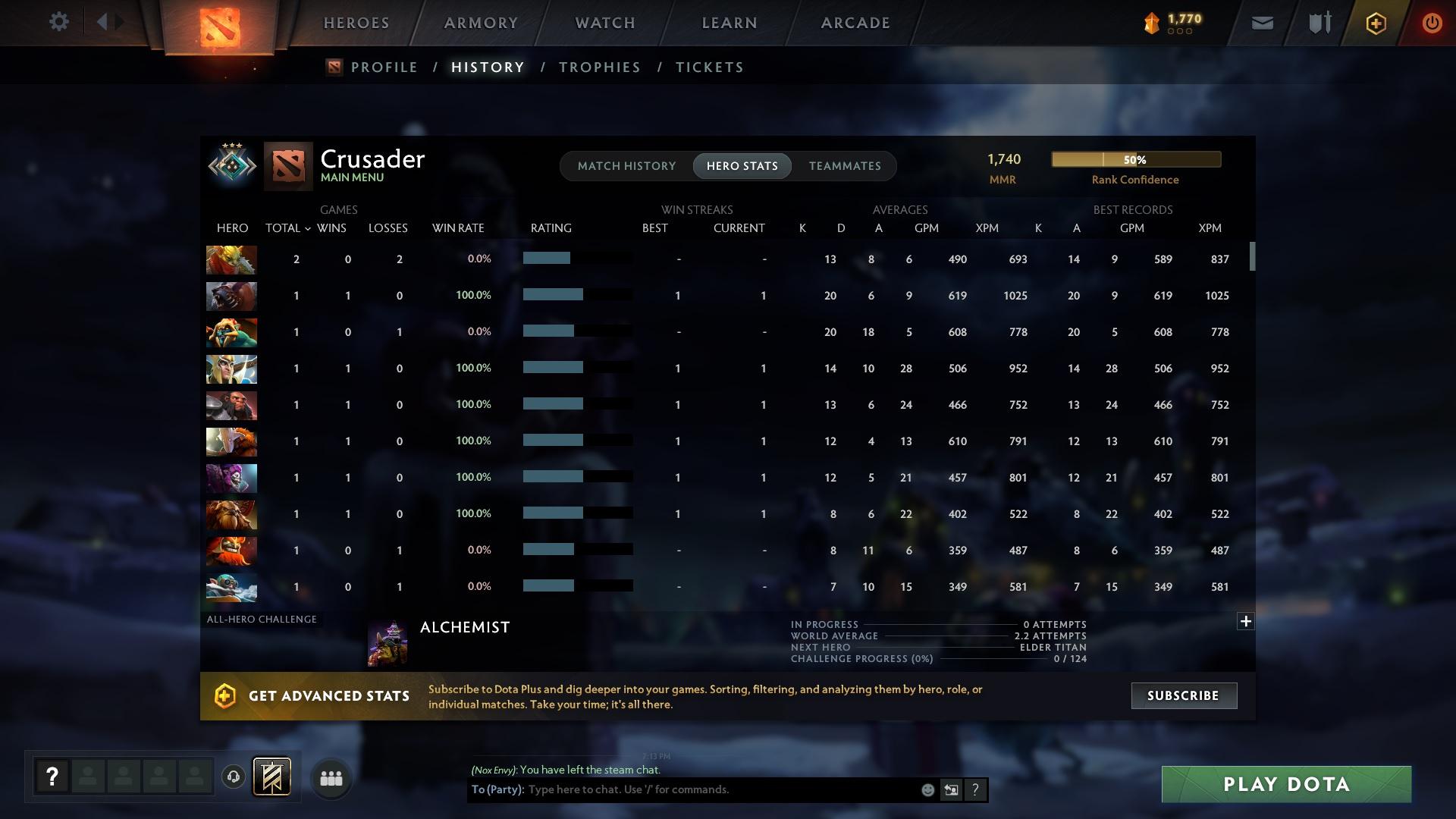Expand All-Hero Challenge with the plus button
The height and width of the screenshot is (819, 1456).
coord(1246,621)
